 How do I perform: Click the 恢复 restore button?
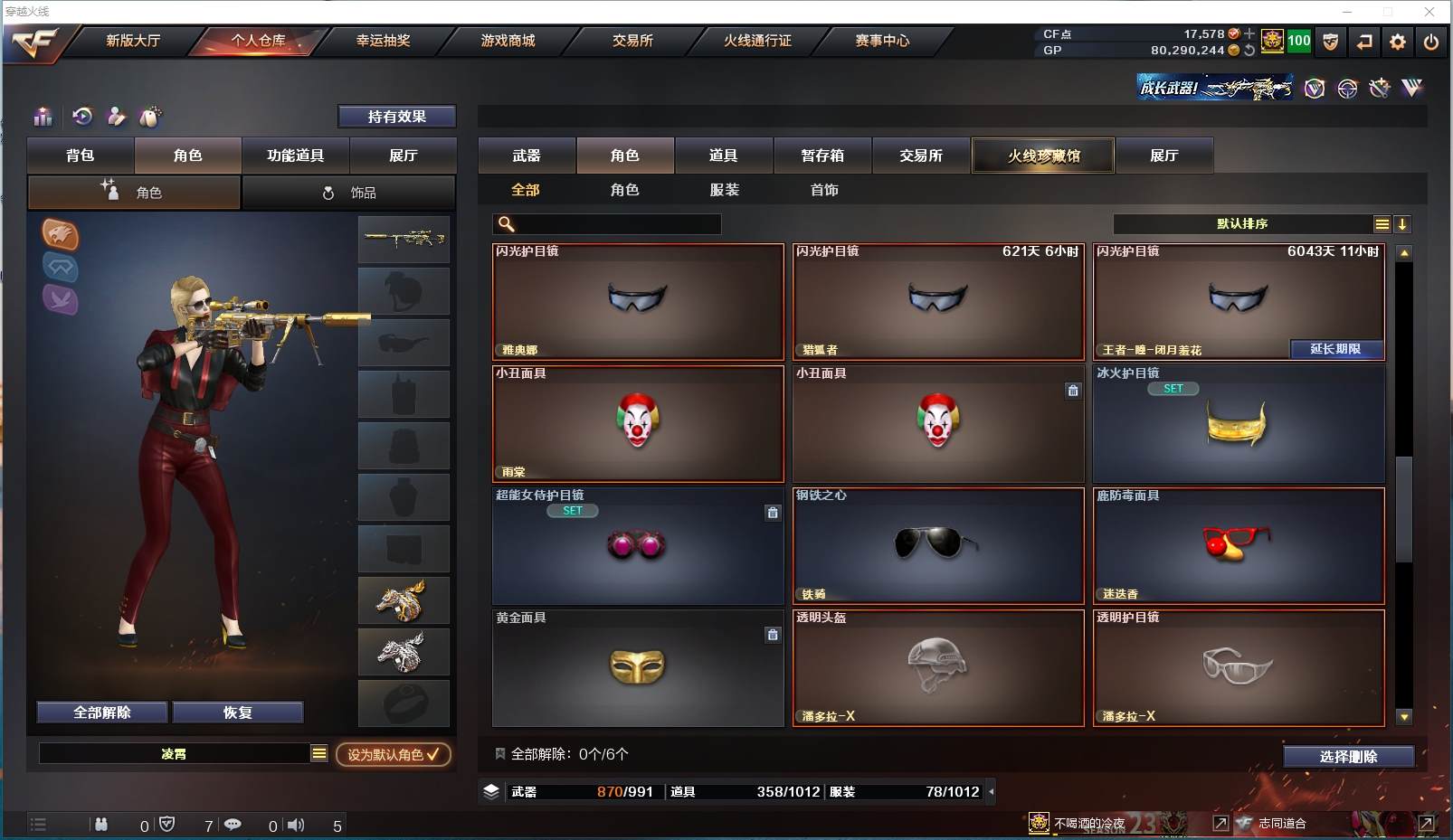coord(238,713)
